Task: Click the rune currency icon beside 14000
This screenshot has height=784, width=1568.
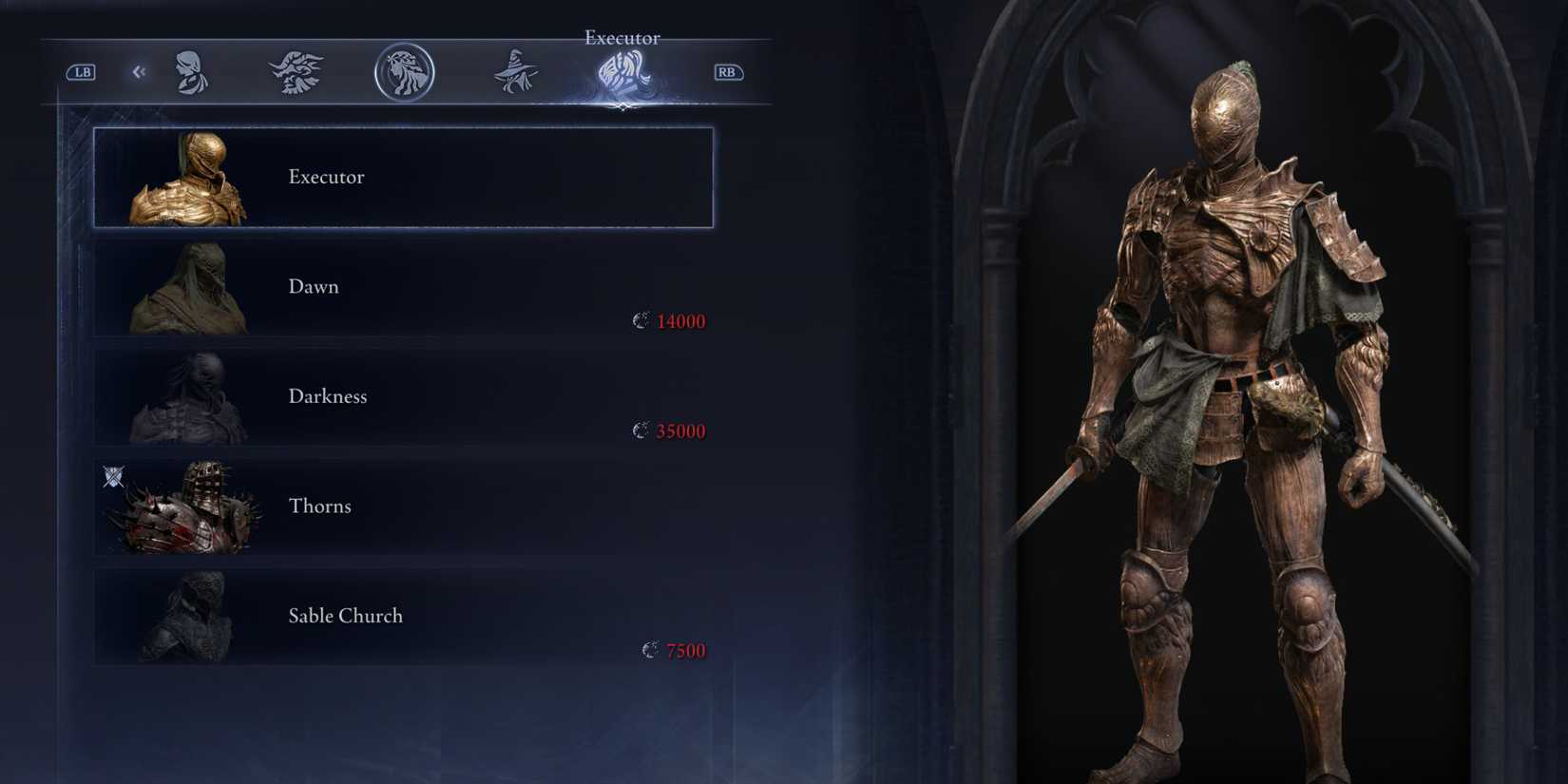Action: coord(640,321)
